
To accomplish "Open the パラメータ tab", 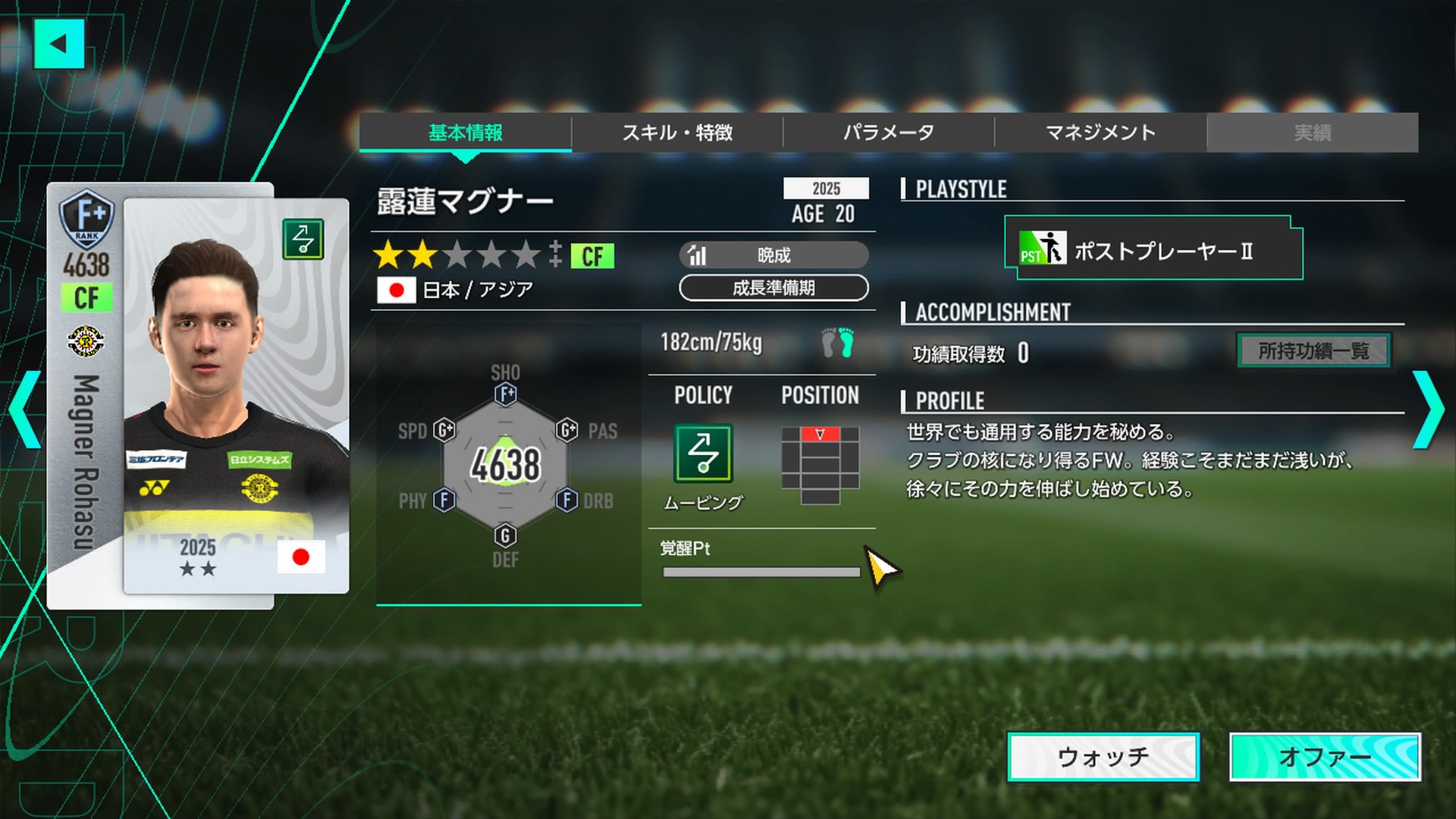I will click(888, 133).
